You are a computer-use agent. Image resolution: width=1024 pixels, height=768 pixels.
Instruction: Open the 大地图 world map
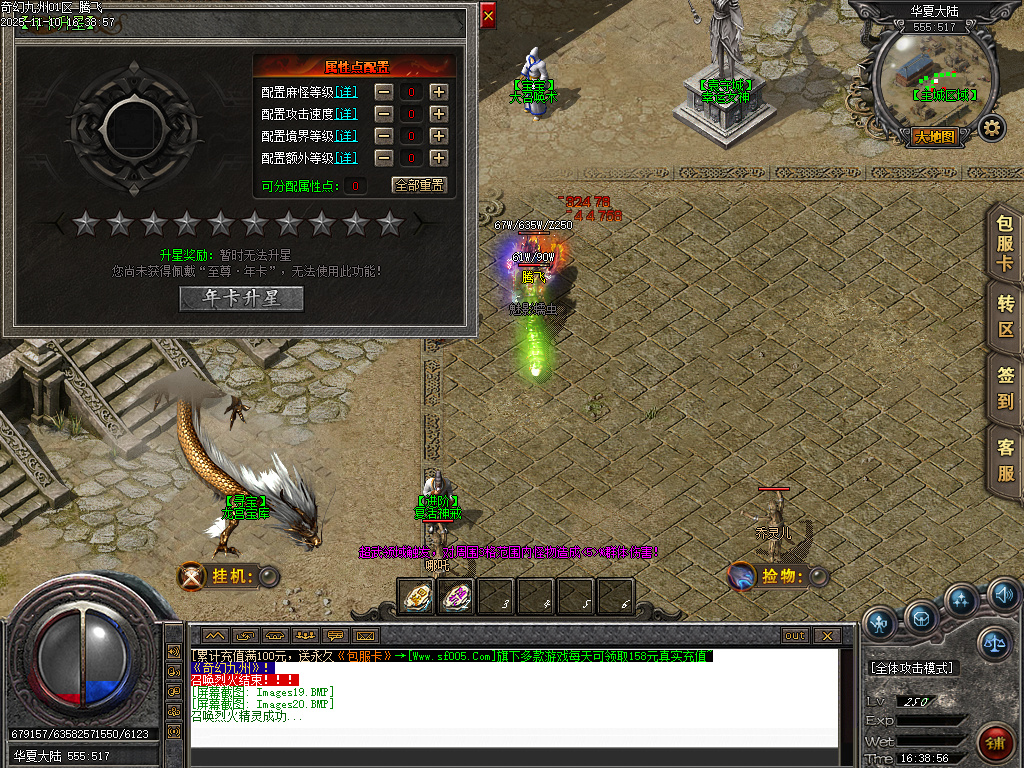[936, 136]
